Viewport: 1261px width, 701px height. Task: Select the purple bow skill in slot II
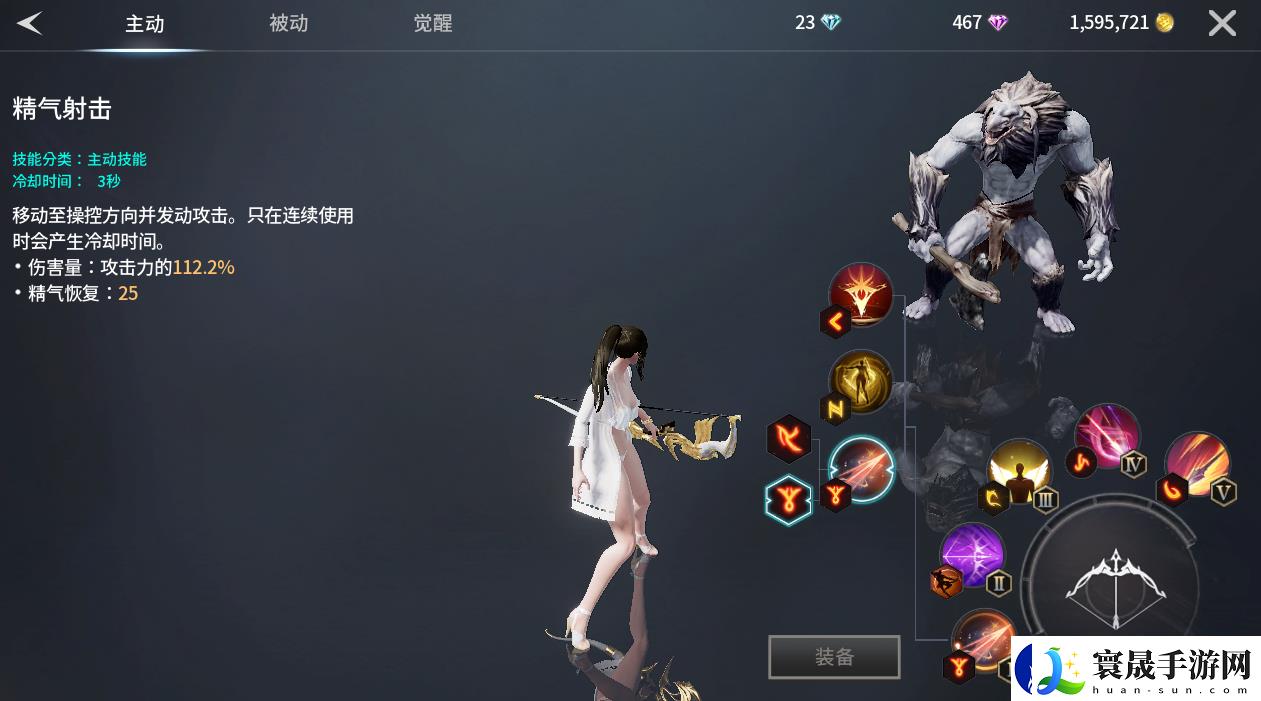pos(972,555)
